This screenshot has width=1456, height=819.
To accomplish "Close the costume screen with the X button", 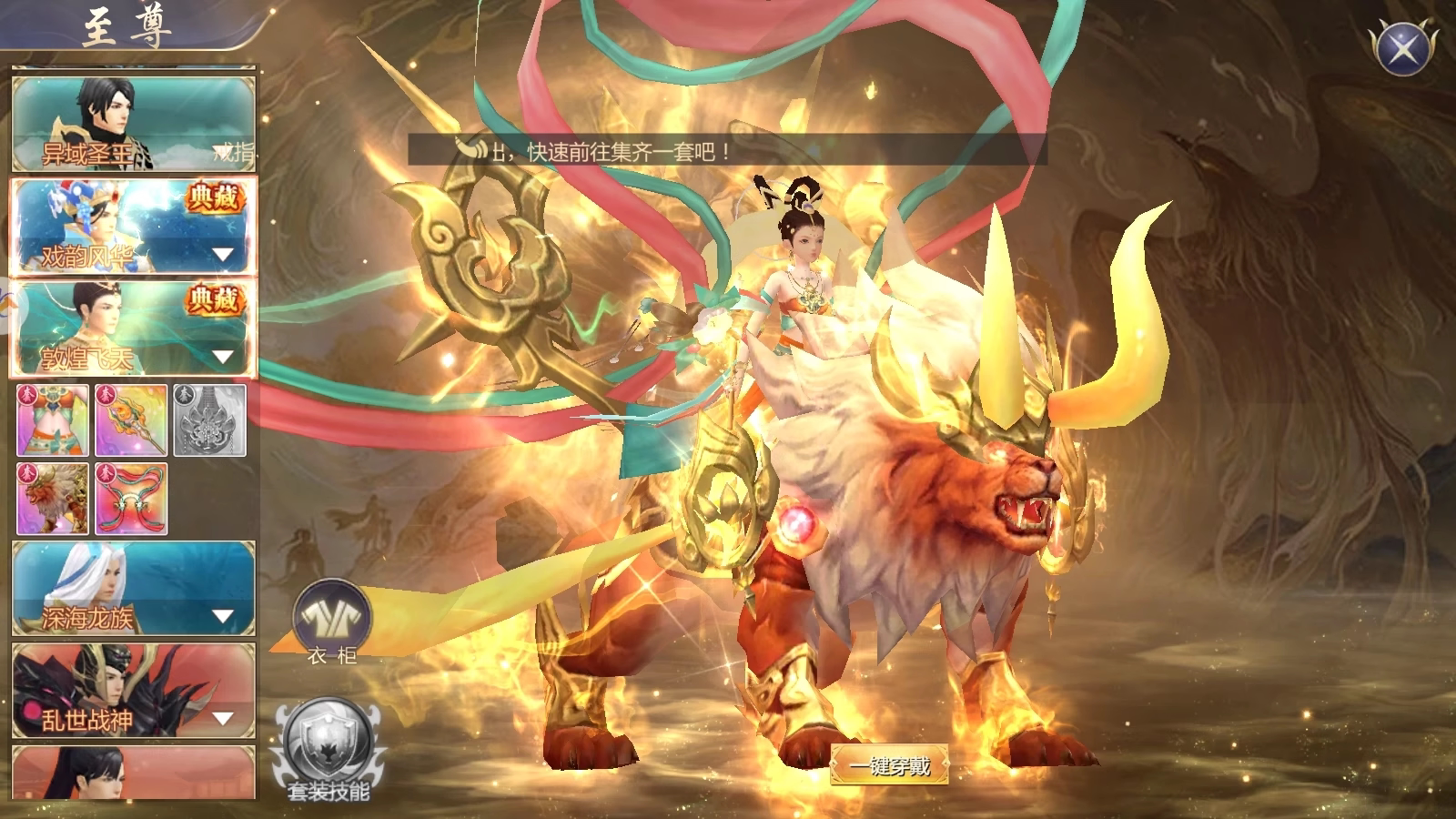I will (1402, 46).
